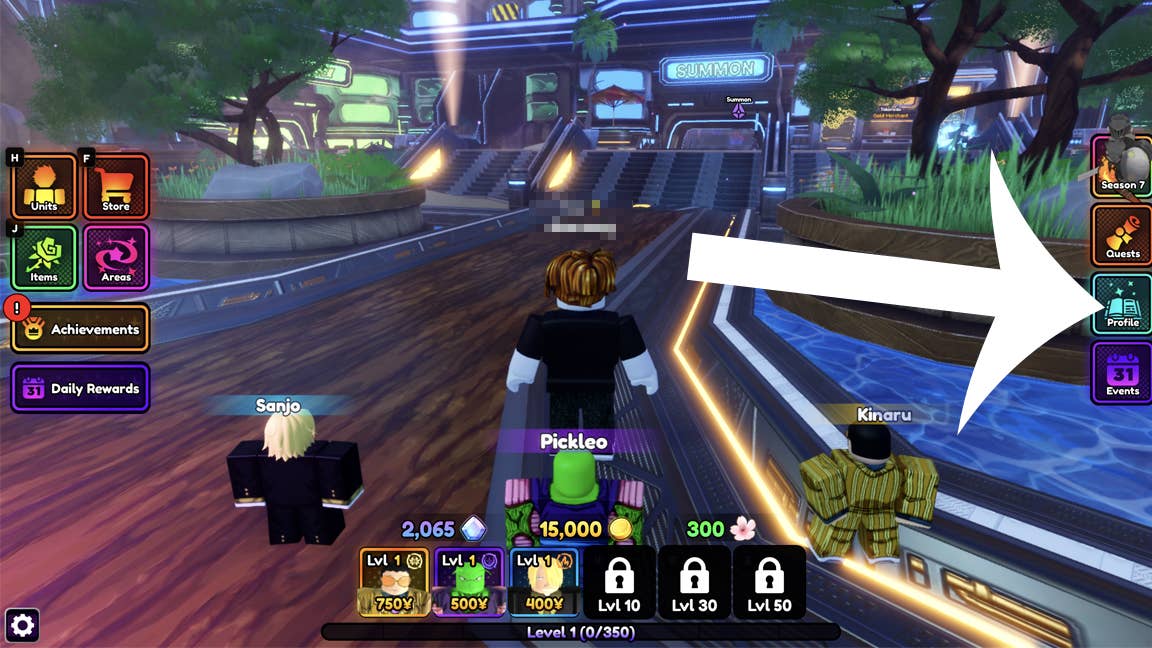This screenshot has height=648, width=1152.
Task: Check the Quests list
Action: 1122,234
